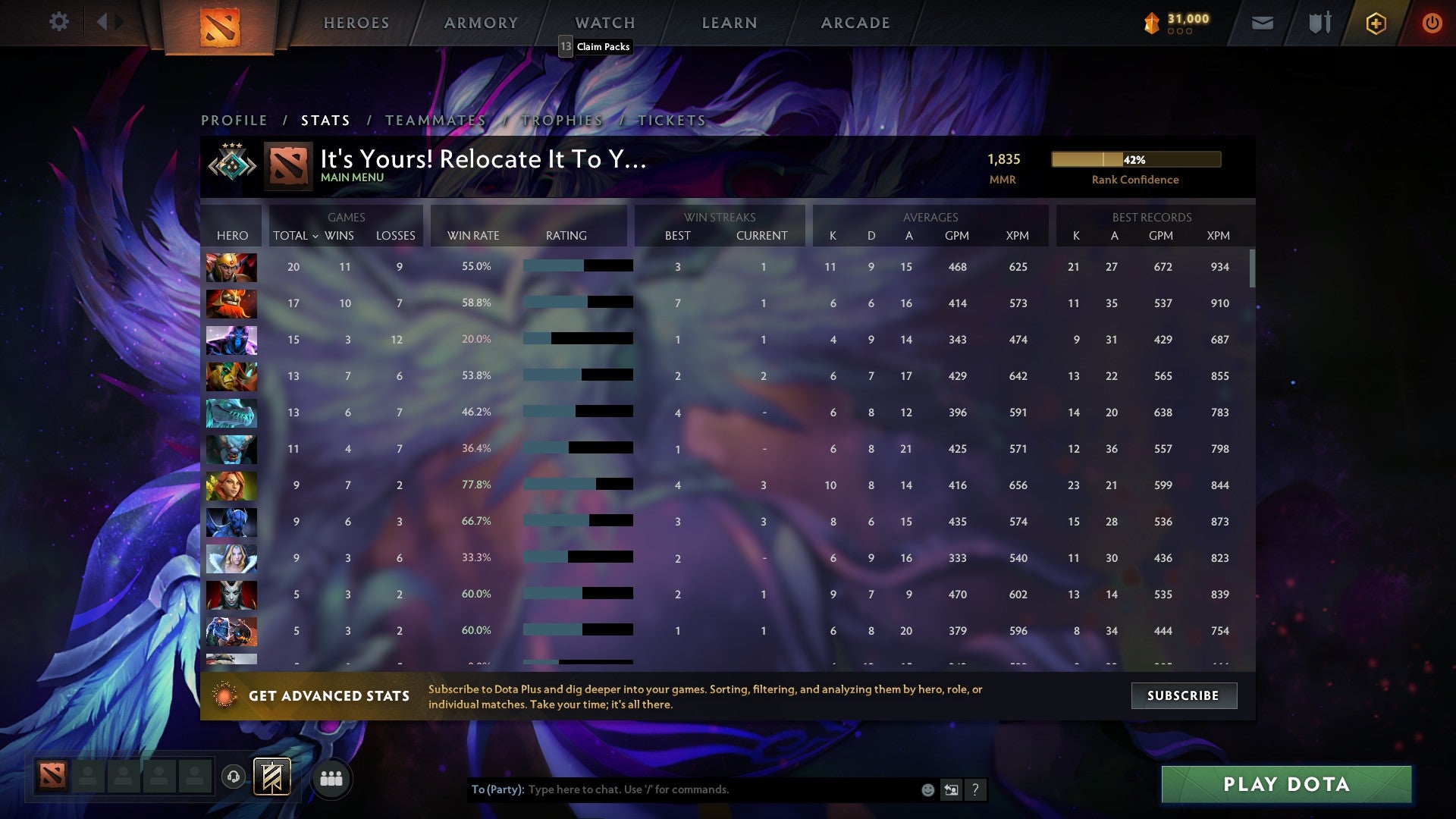Open Dota Plus via the gold hexagon icon

click(1376, 23)
